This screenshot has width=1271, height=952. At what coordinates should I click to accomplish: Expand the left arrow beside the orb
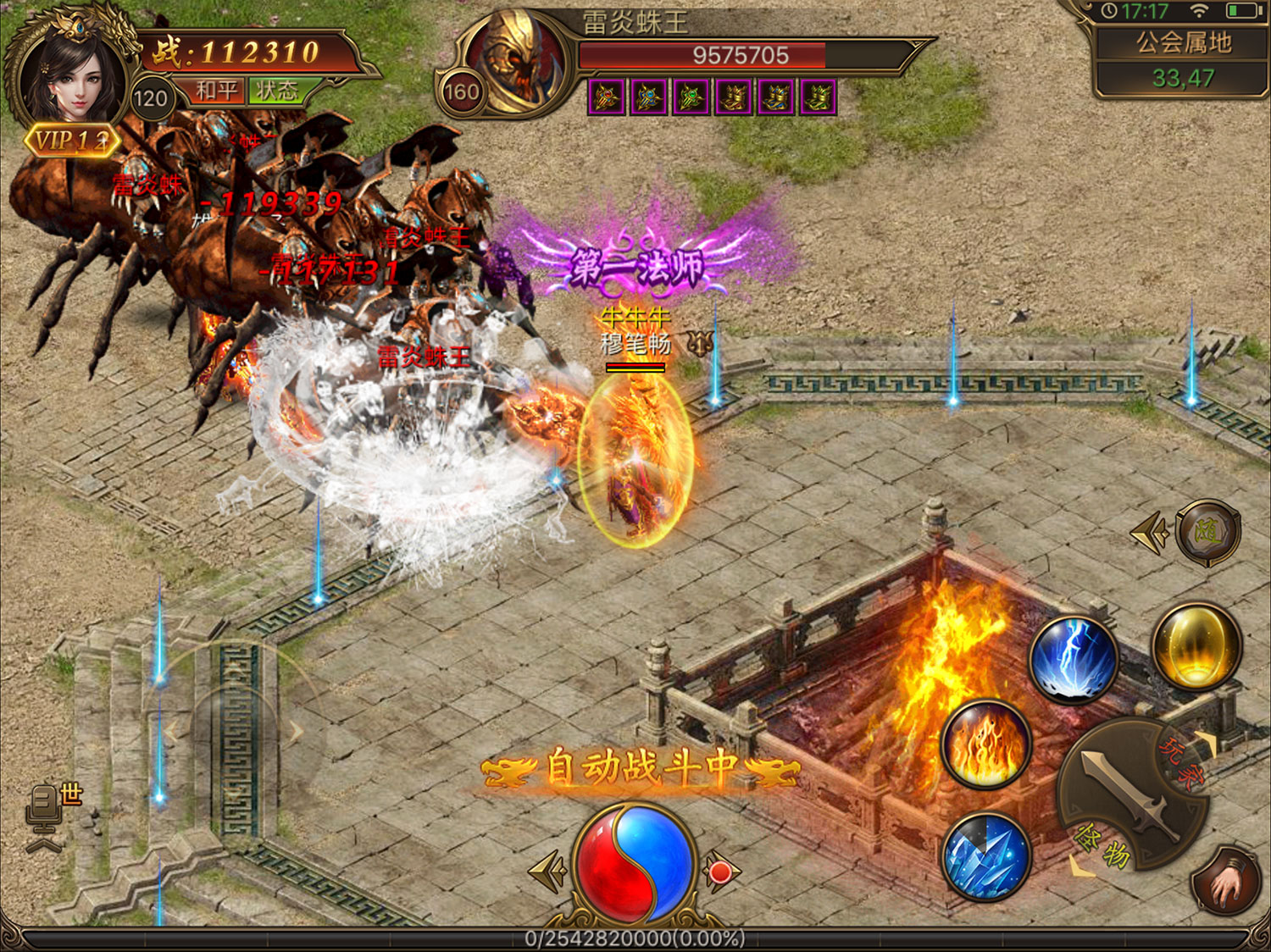[547, 872]
